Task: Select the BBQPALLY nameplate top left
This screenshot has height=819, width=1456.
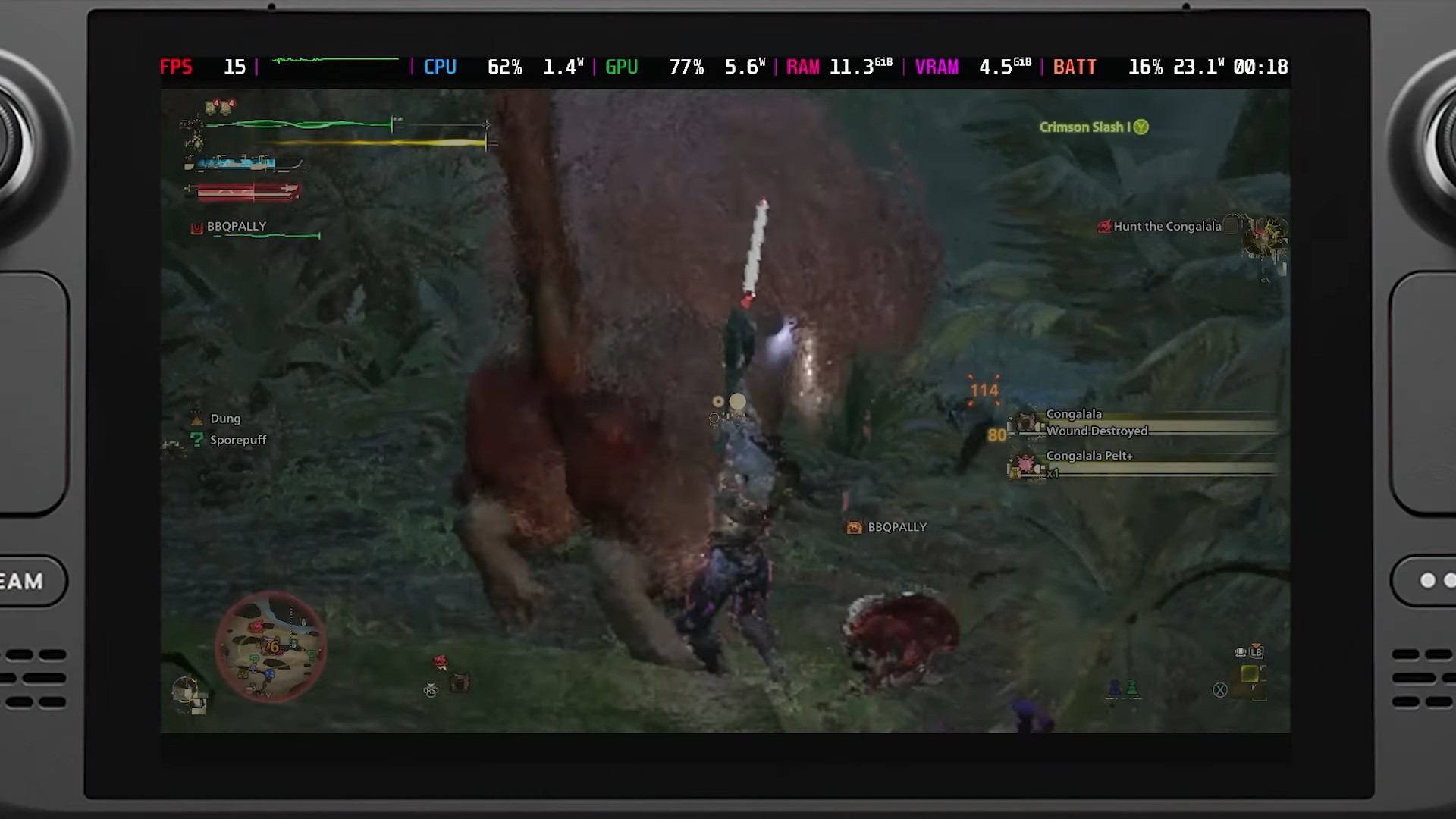Action: [x=235, y=226]
